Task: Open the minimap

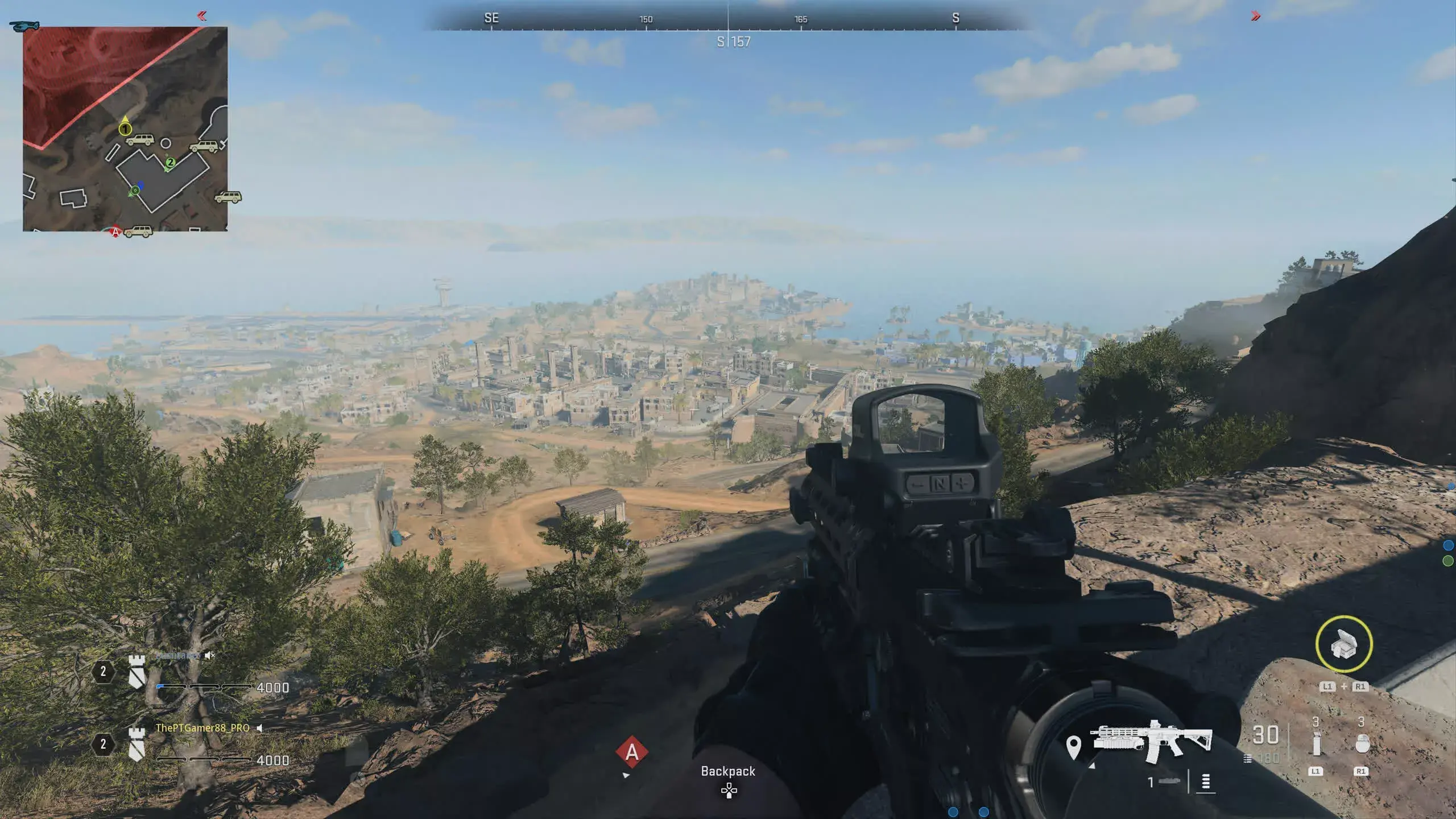Action: [125, 129]
